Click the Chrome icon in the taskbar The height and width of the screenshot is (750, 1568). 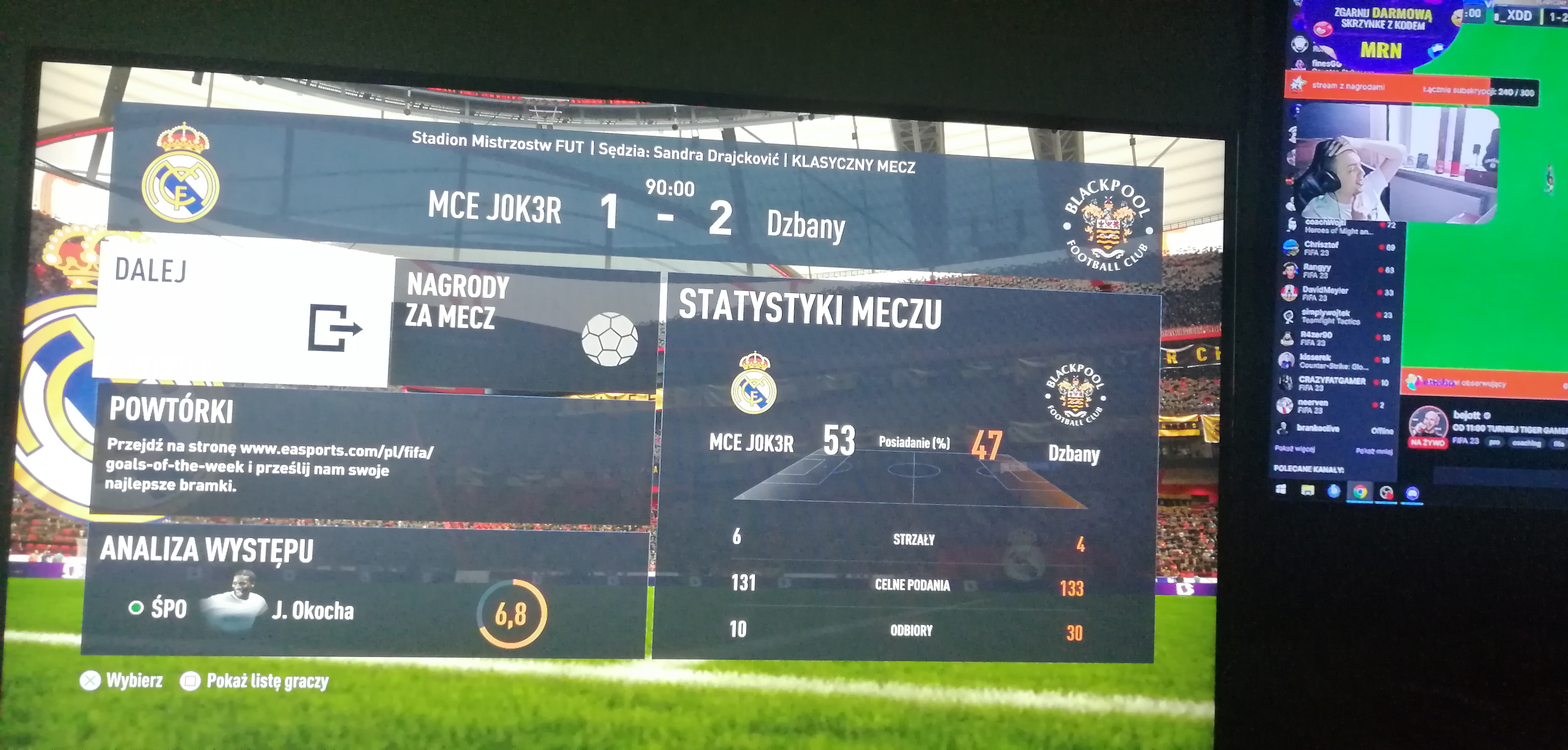click(1360, 492)
